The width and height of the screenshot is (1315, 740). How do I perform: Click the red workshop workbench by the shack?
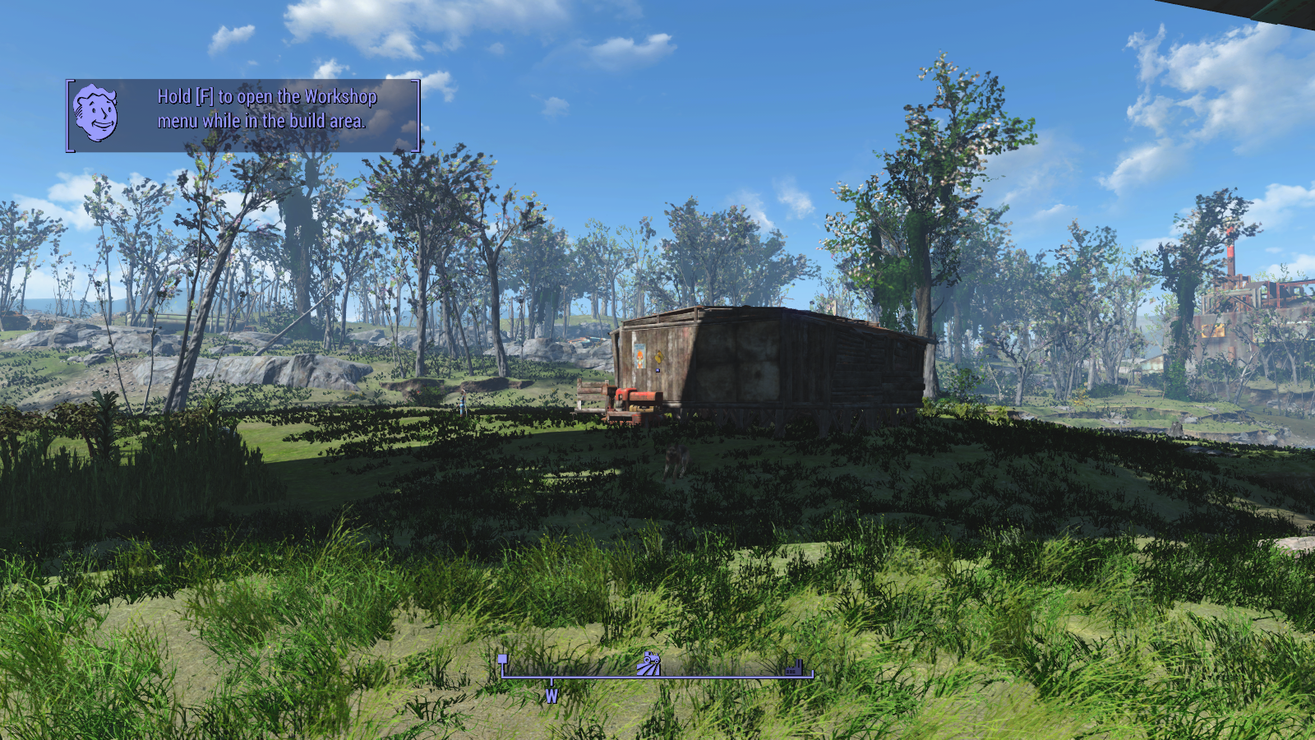click(x=635, y=397)
